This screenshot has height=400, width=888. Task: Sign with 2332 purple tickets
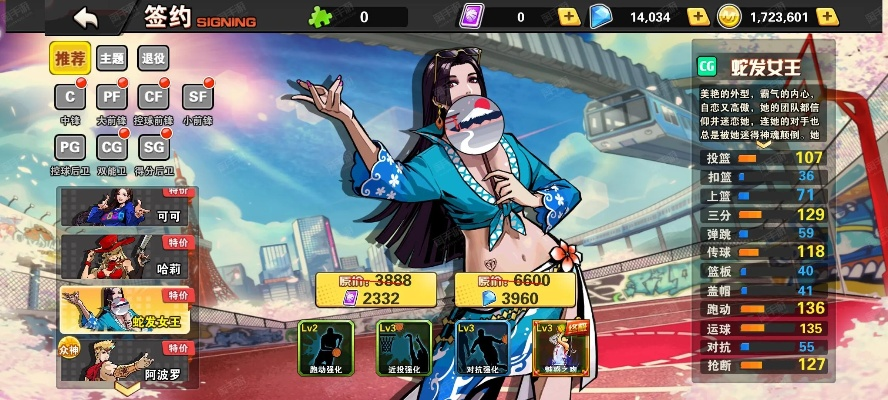(375, 290)
